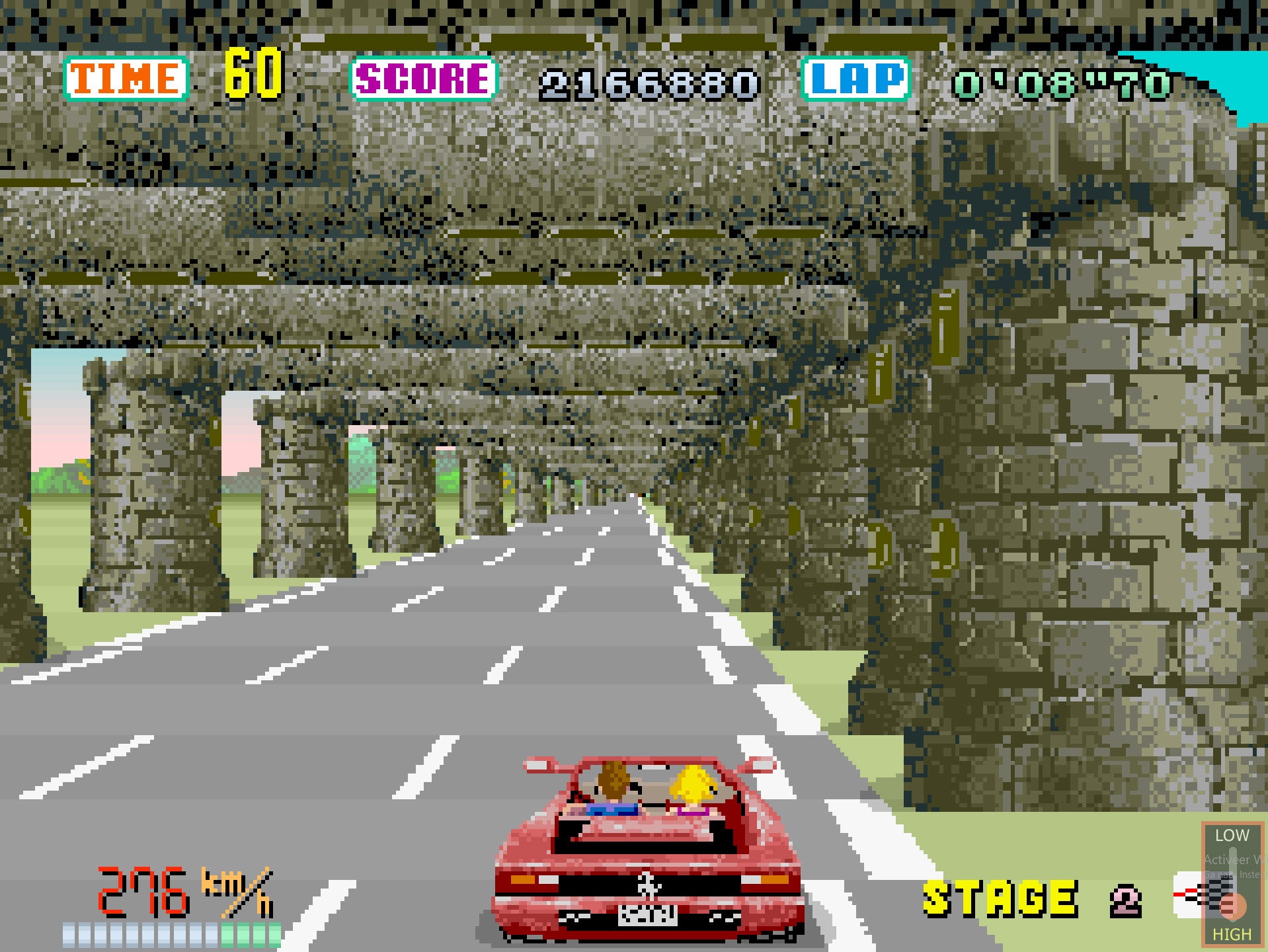Click the orange gear shifter knob

1232,906
